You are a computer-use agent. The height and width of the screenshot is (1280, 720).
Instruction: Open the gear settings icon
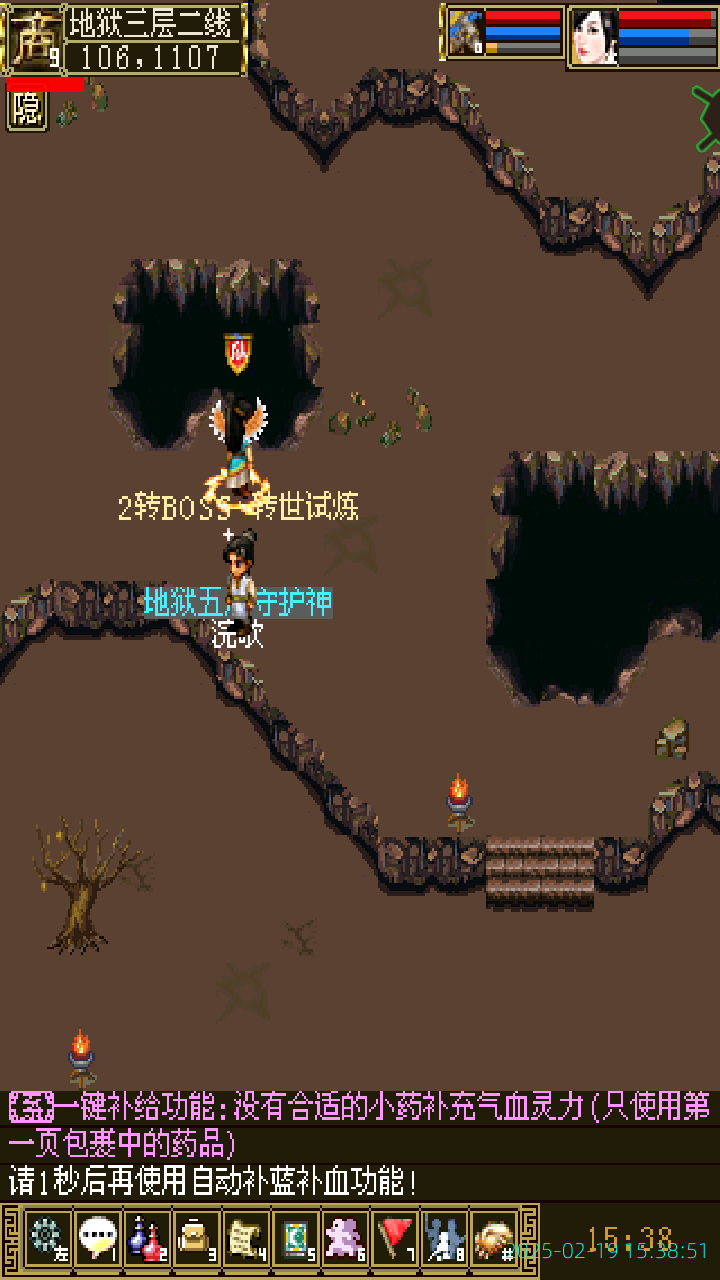click(47, 1239)
